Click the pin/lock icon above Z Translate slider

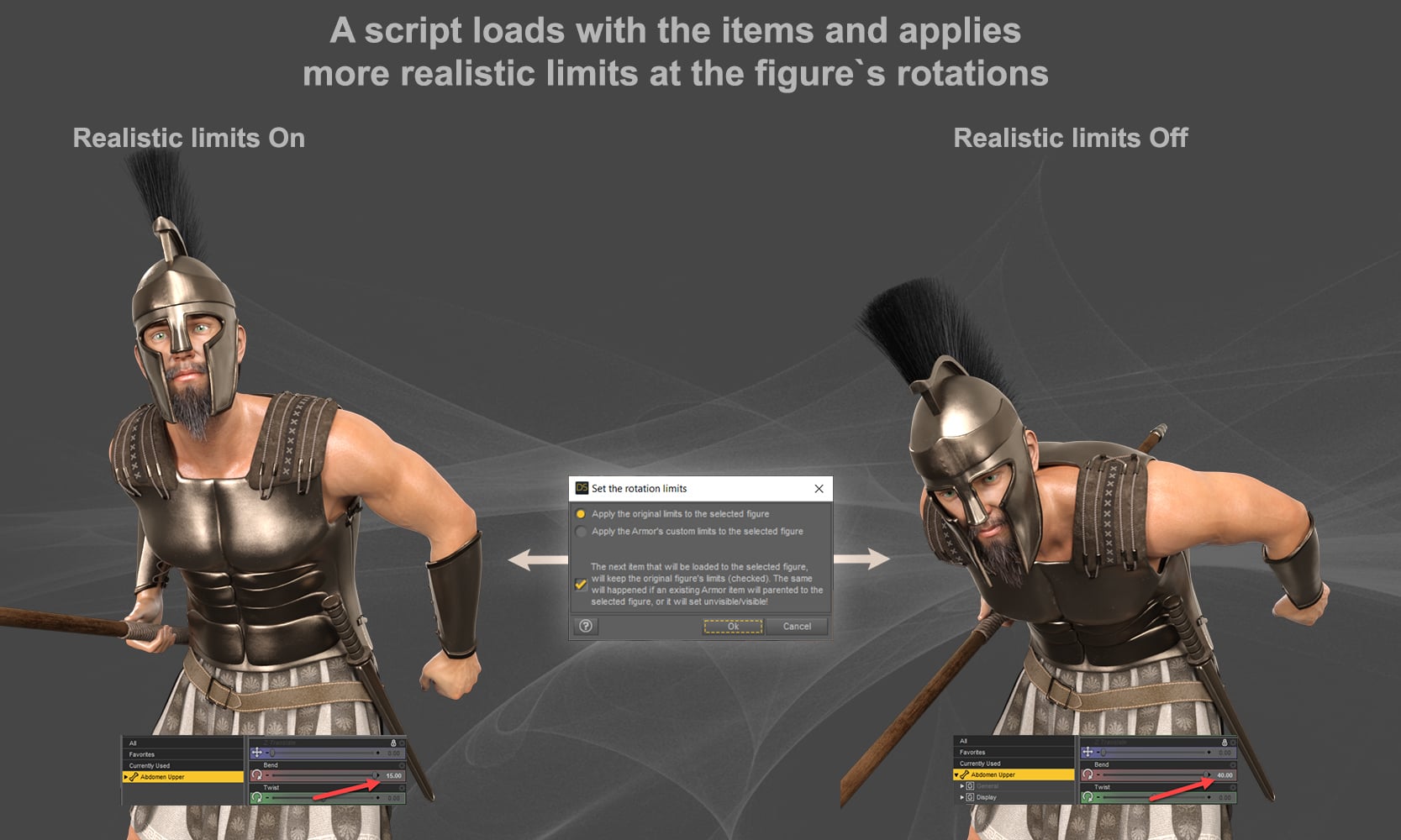point(393,743)
